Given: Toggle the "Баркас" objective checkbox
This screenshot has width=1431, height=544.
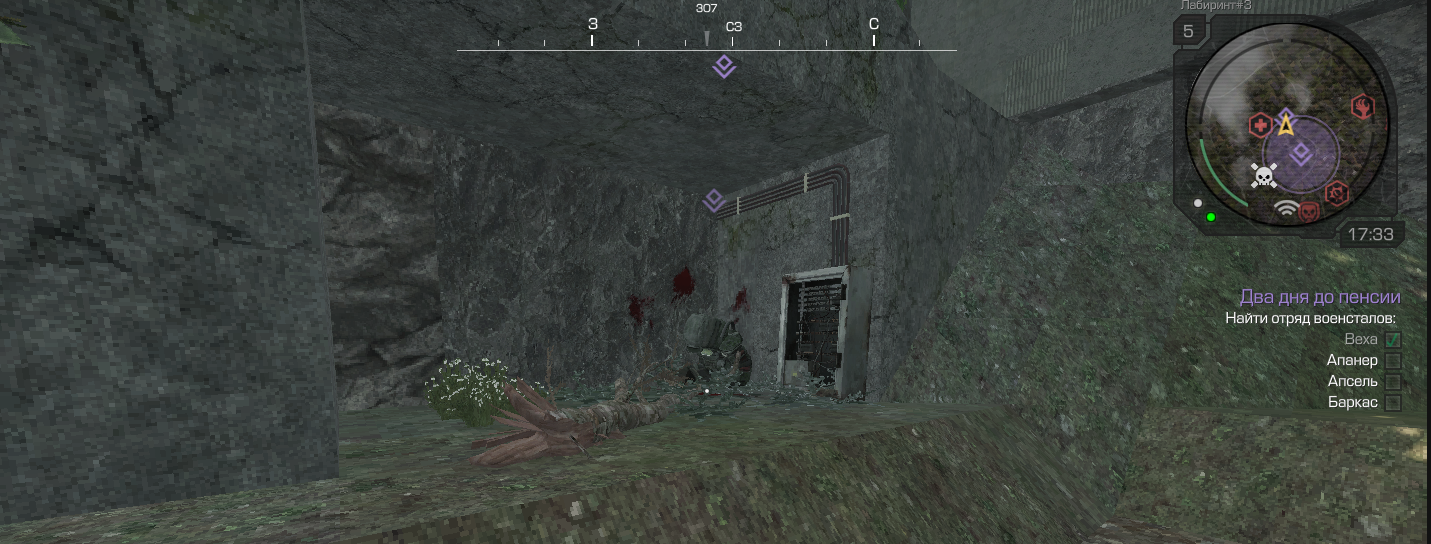Looking at the screenshot, I should (x=1392, y=403).
